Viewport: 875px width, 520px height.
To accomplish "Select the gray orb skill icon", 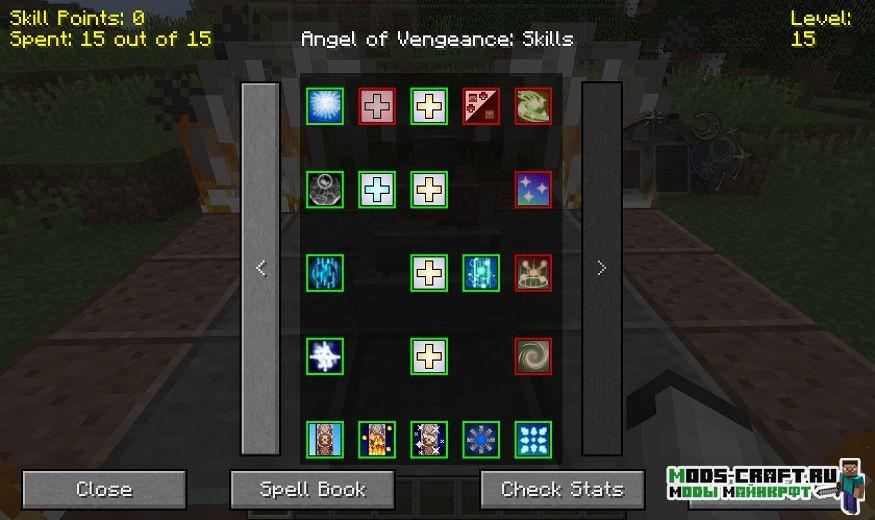I will pyautogui.click(x=325, y=189).
